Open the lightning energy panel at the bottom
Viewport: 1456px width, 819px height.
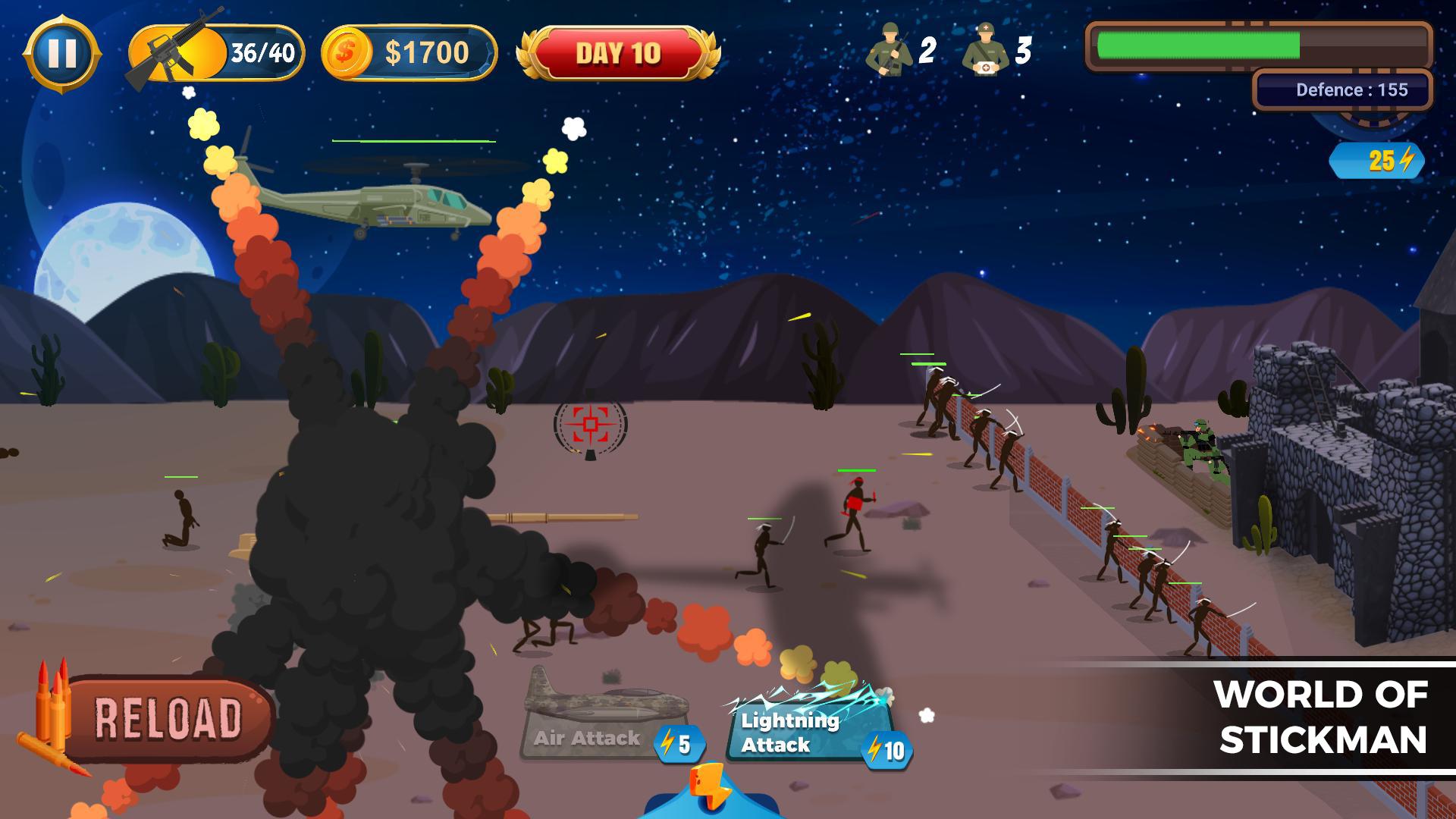click(x=710, y=792)
